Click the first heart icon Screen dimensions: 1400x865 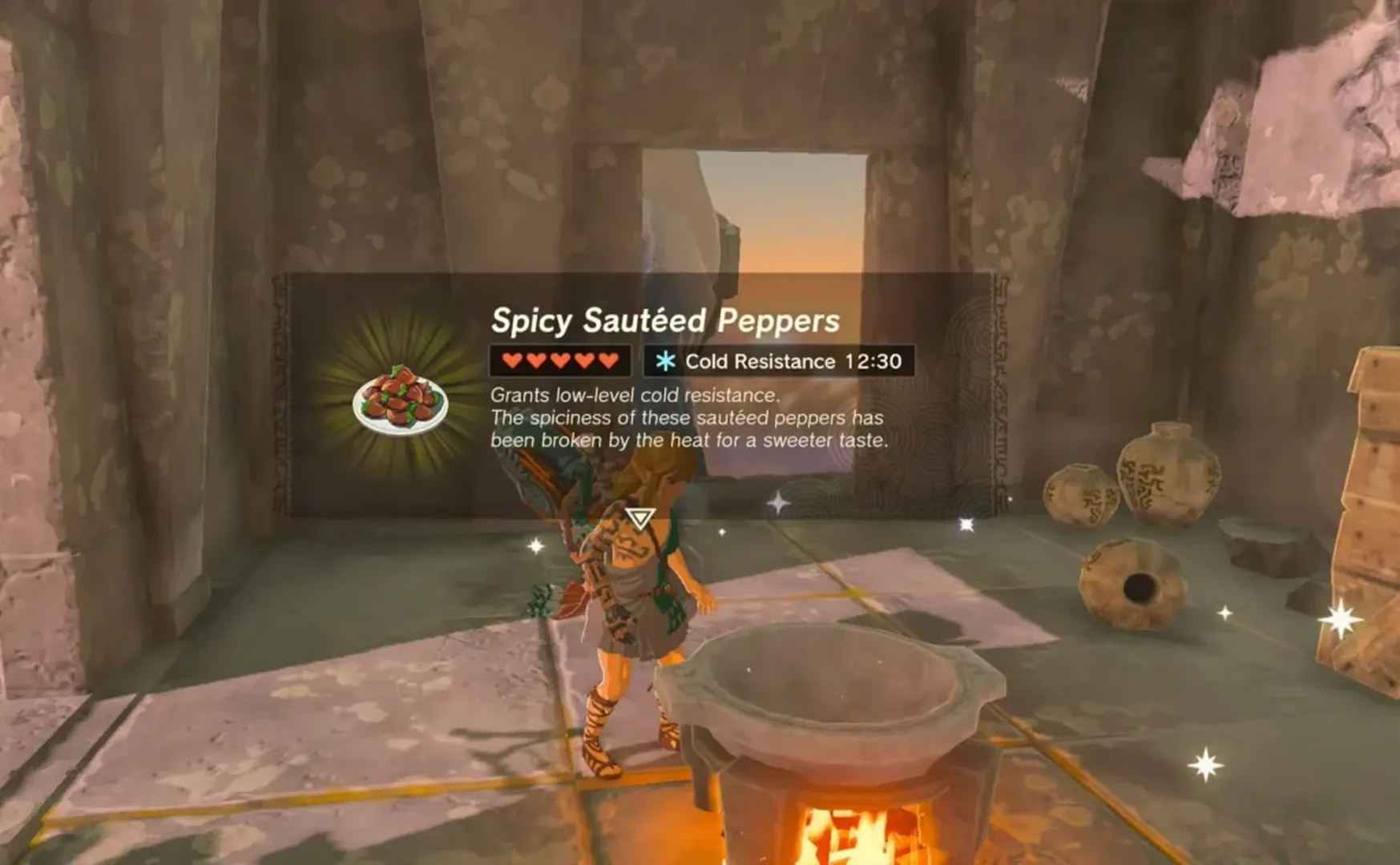click(x=510, y=361)
